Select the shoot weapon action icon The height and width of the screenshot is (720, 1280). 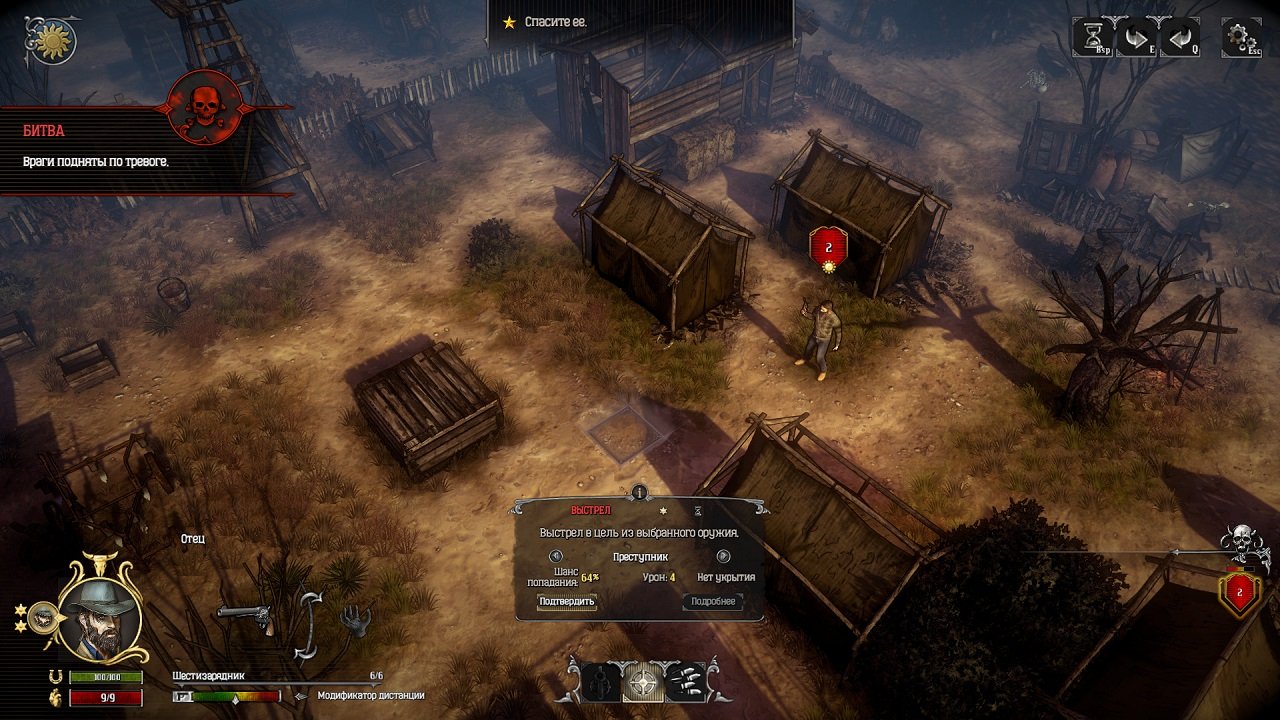point(600,680)
